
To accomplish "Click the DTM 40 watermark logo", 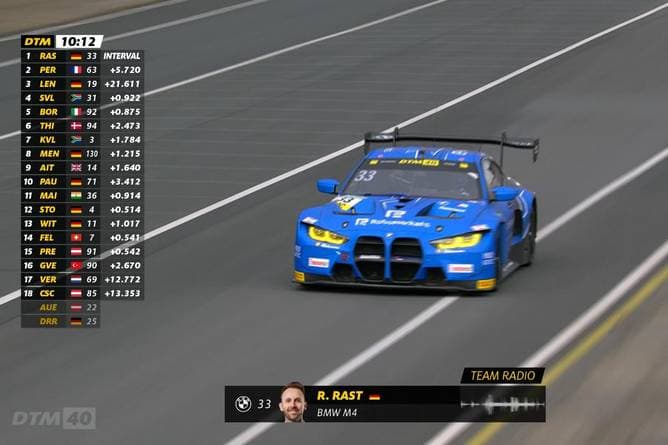I will coord(54,417).
